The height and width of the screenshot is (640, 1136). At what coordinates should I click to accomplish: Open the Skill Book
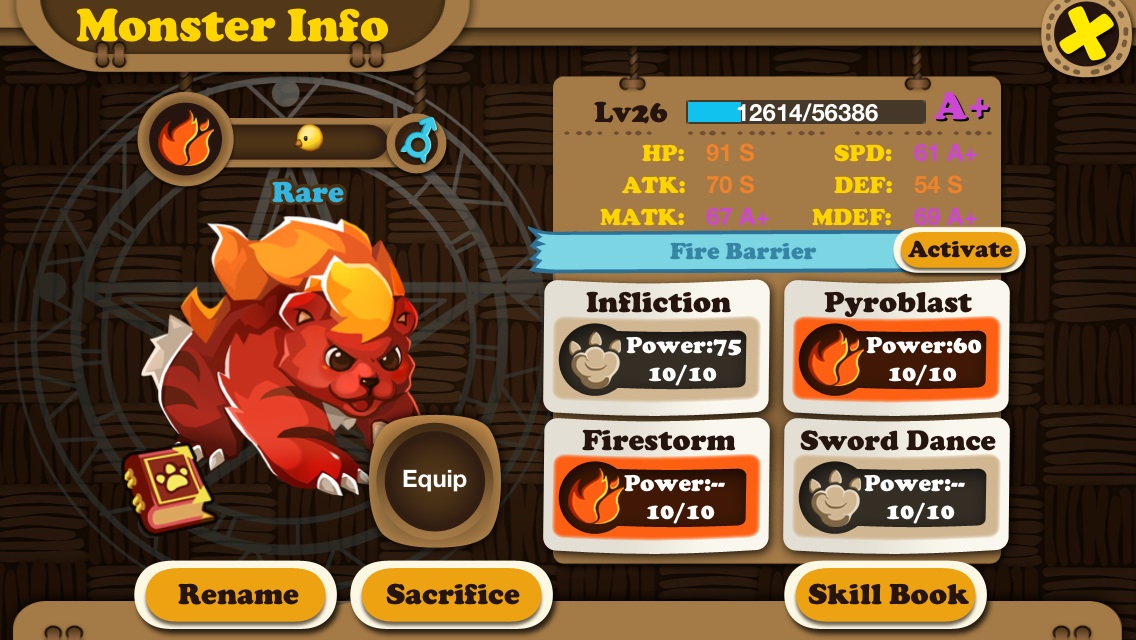click(887, 595)
